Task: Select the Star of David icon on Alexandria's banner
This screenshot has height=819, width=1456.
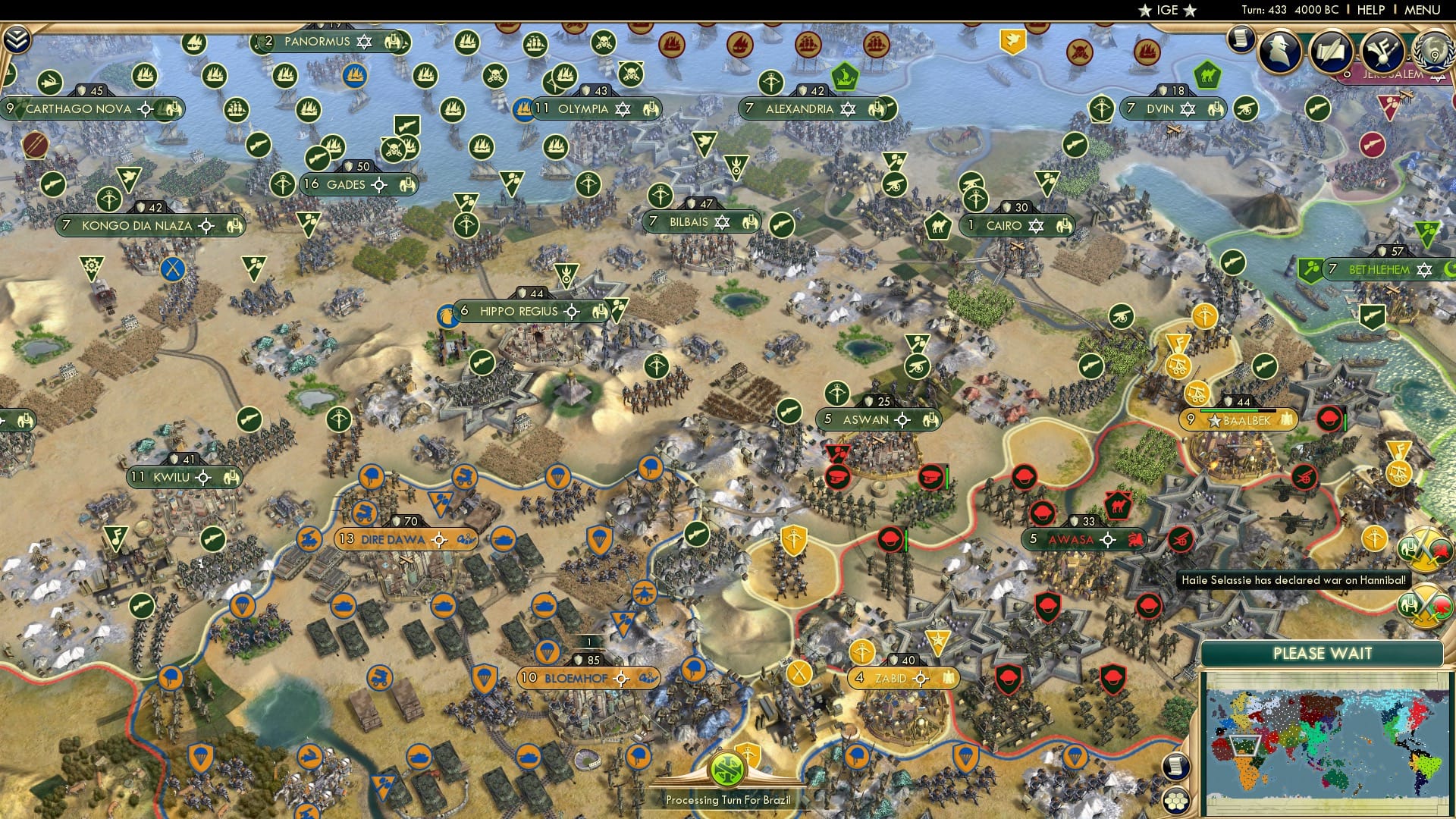Action: 848,108
